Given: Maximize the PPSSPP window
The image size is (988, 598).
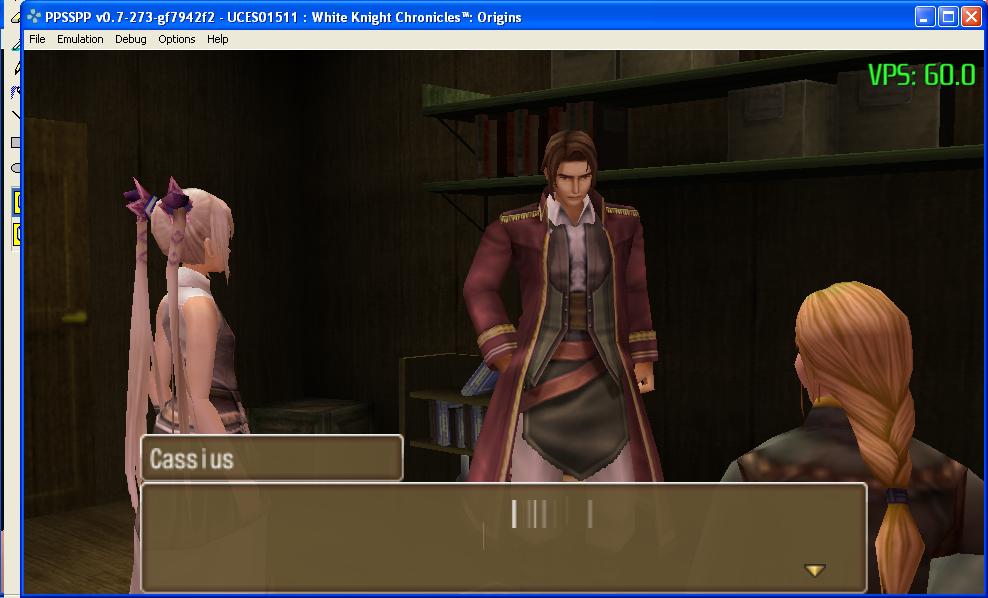Looking at the screenshot, I should 949,16.
